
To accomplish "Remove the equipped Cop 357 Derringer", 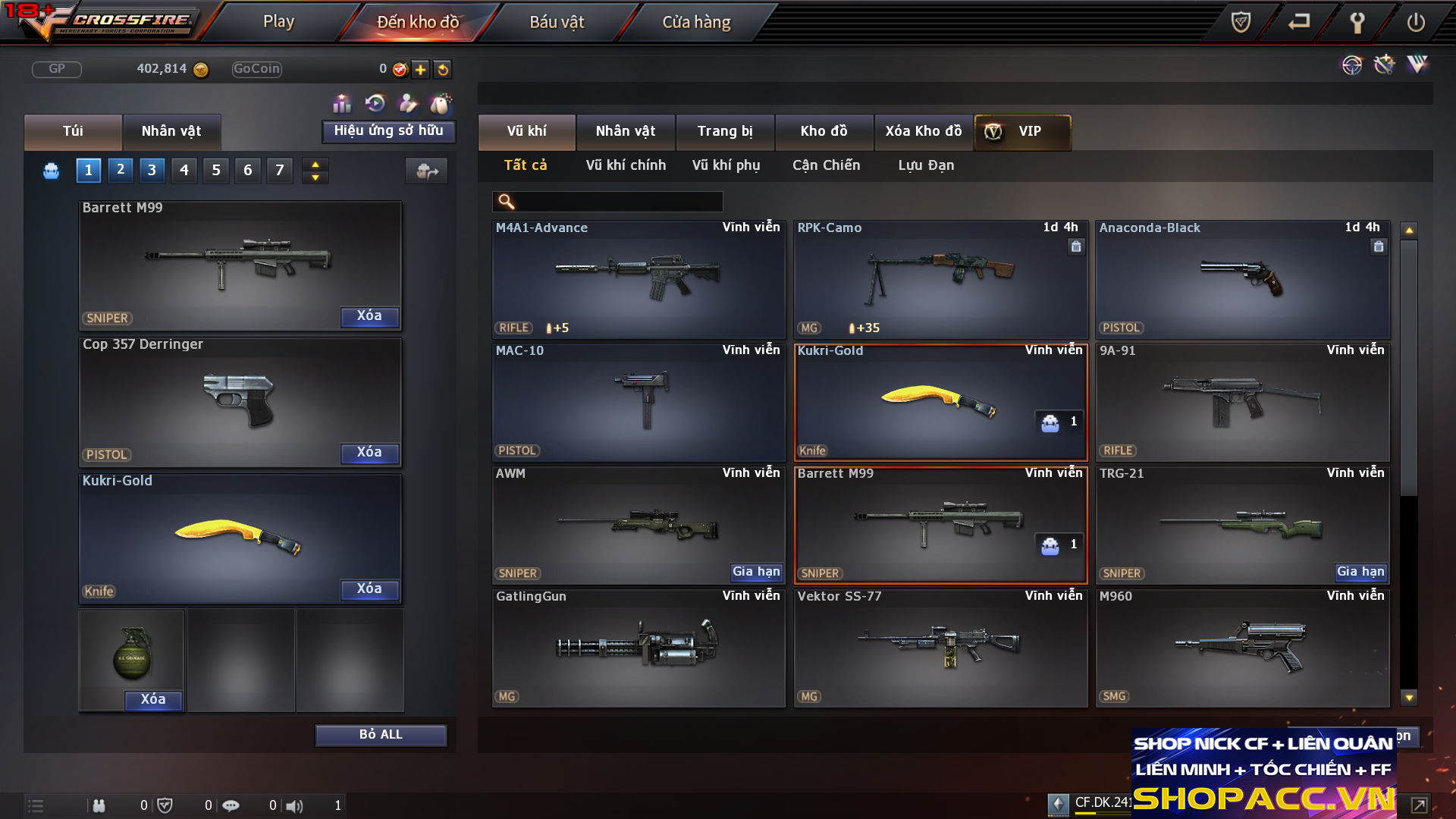I will pyautogui.click(x=369, y=453).
